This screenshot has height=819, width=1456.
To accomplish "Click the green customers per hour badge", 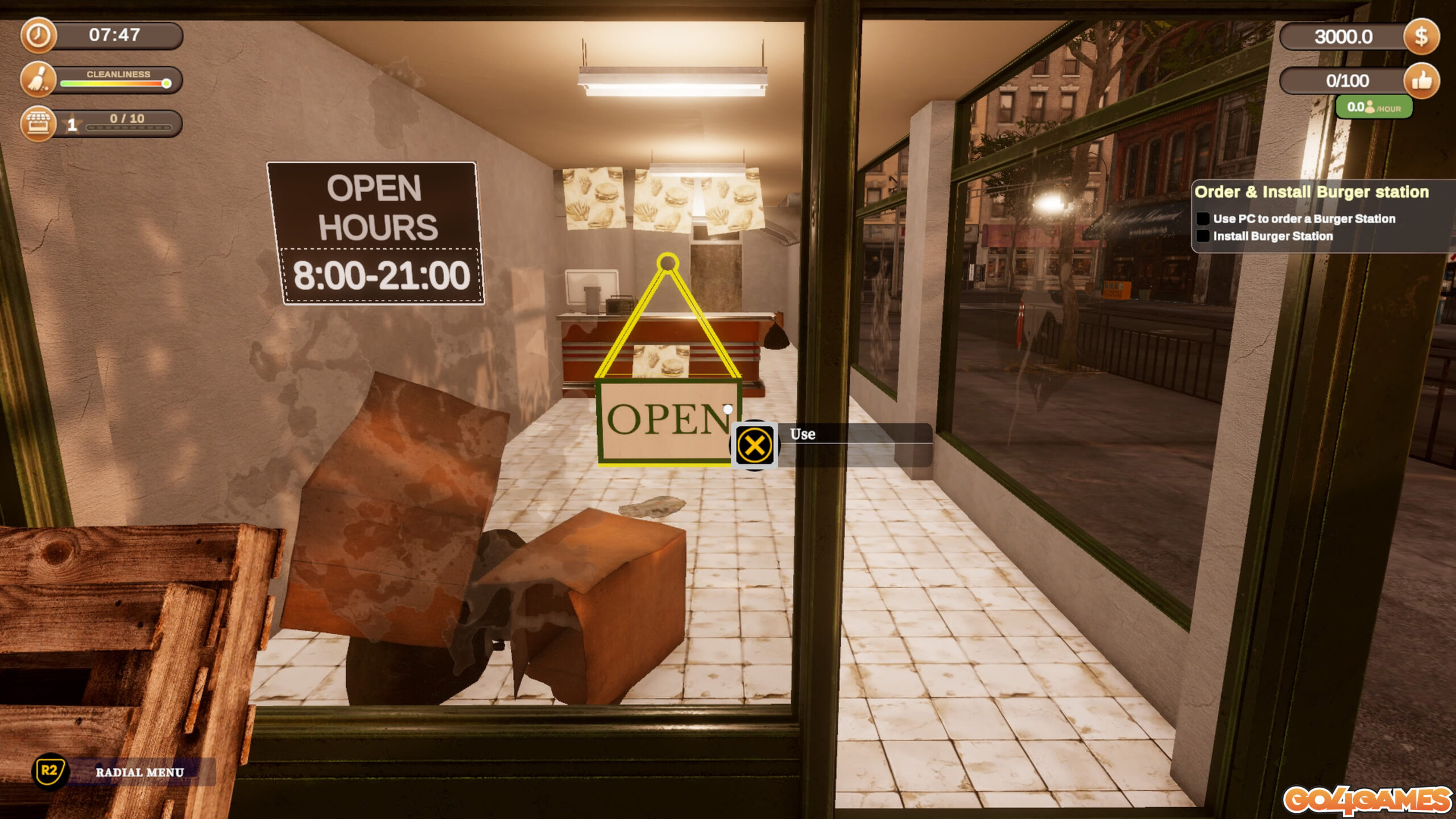I will coord(1374,107).
